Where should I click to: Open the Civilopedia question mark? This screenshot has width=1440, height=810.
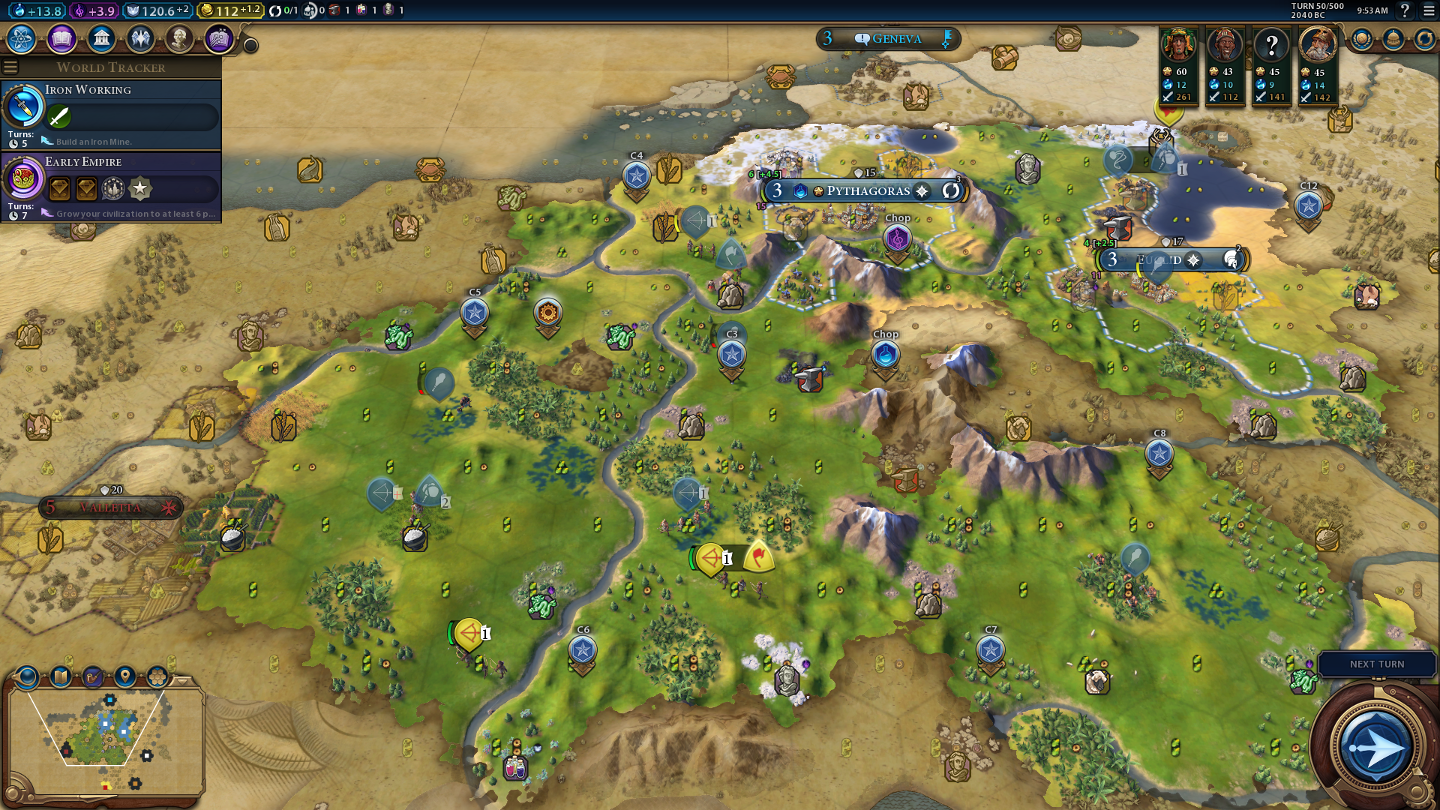tap(1405, 10)
